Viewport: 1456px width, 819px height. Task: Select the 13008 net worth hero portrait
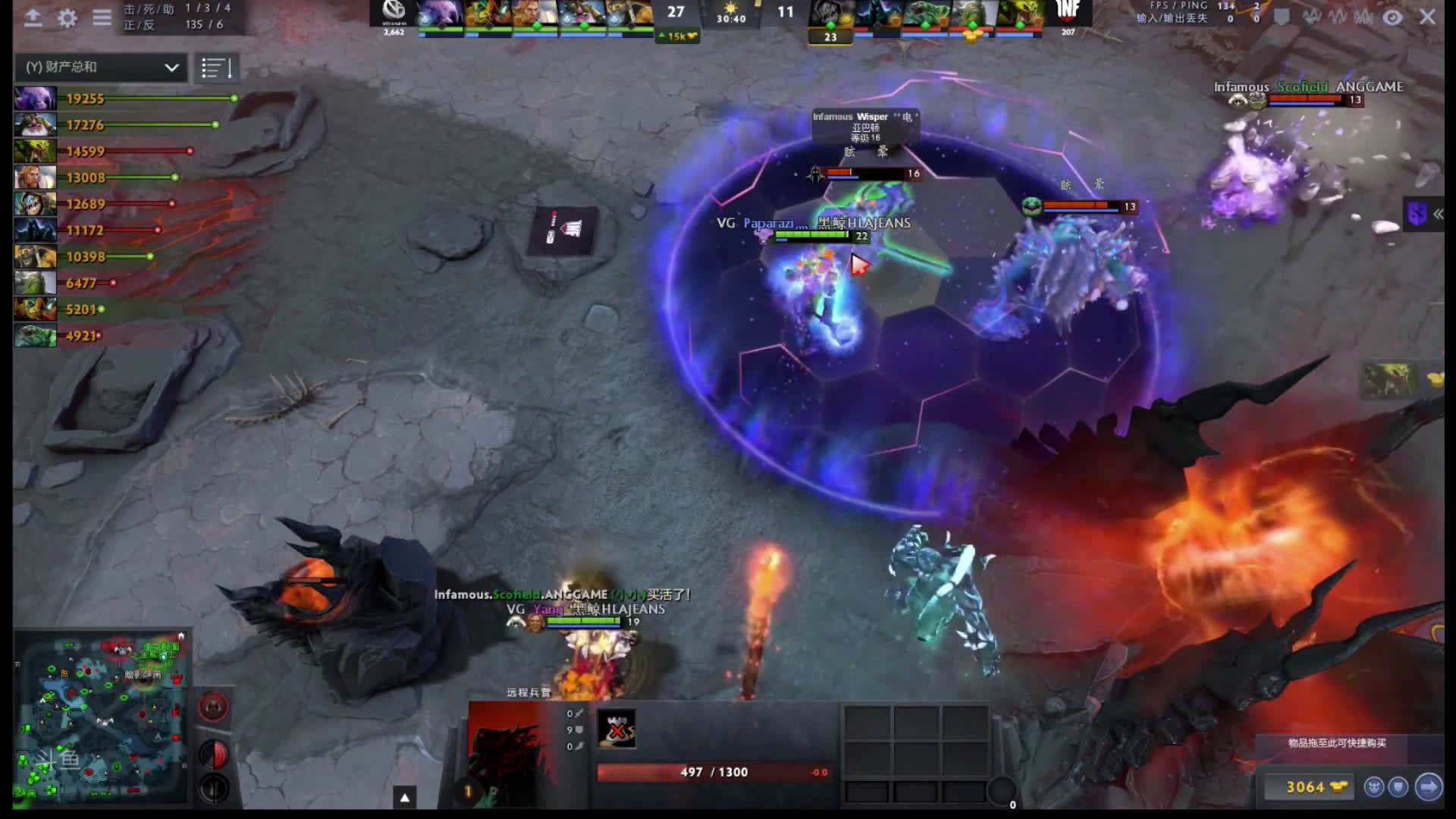pos(35,177)
